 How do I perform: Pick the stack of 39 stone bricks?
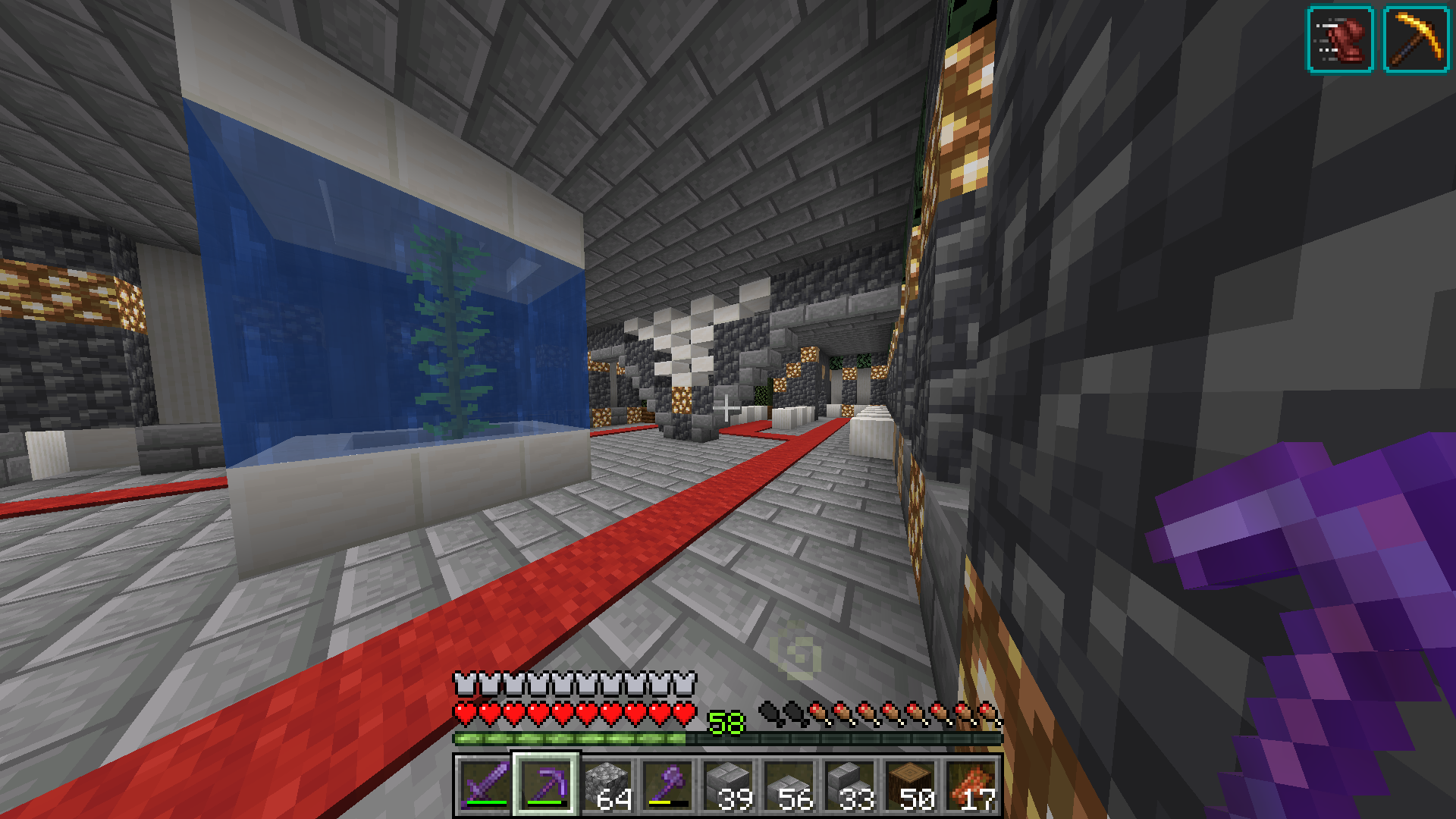(x=728, y=786)
